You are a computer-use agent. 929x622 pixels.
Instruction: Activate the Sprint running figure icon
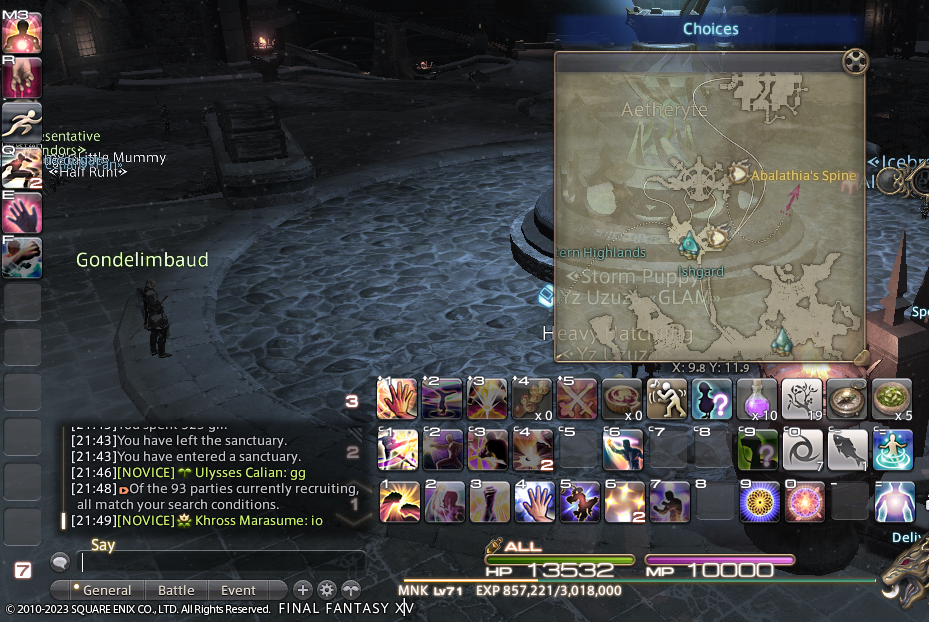coord(21,121)
